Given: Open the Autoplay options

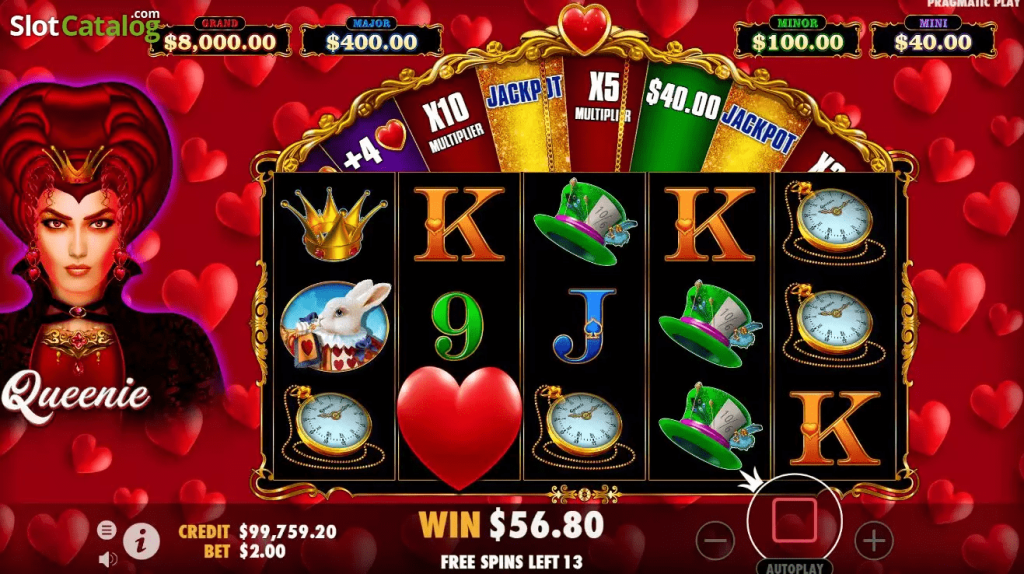Looking at the screenshot, I should (x=795, y=567).
